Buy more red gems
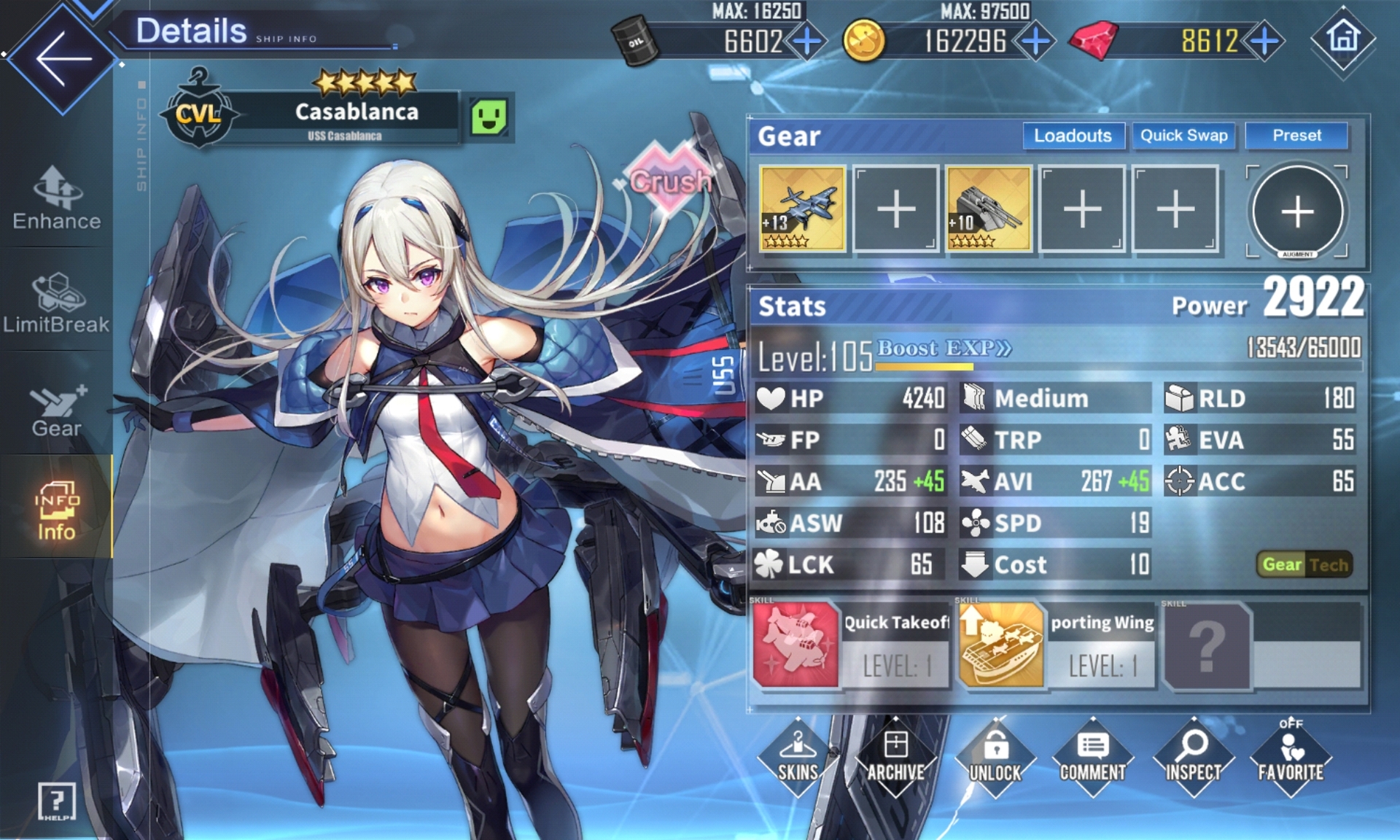The image size is (1400, 840). (x=1264, y=42)
